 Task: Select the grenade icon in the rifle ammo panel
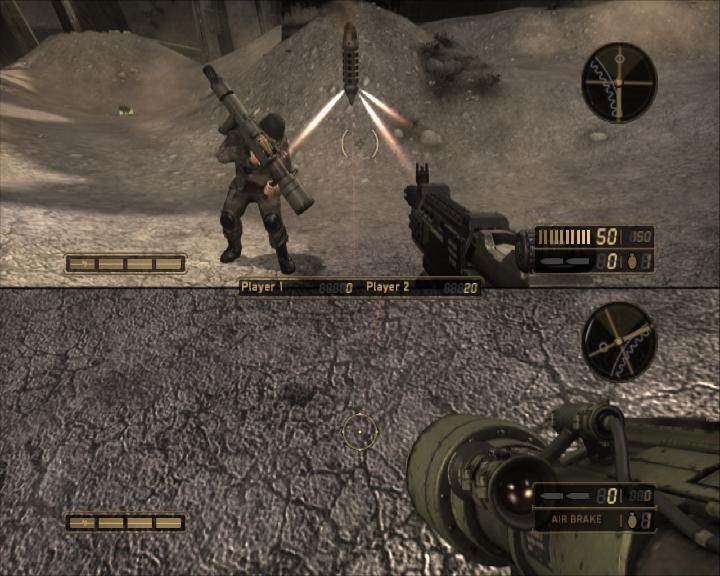(x=630, y=261)
